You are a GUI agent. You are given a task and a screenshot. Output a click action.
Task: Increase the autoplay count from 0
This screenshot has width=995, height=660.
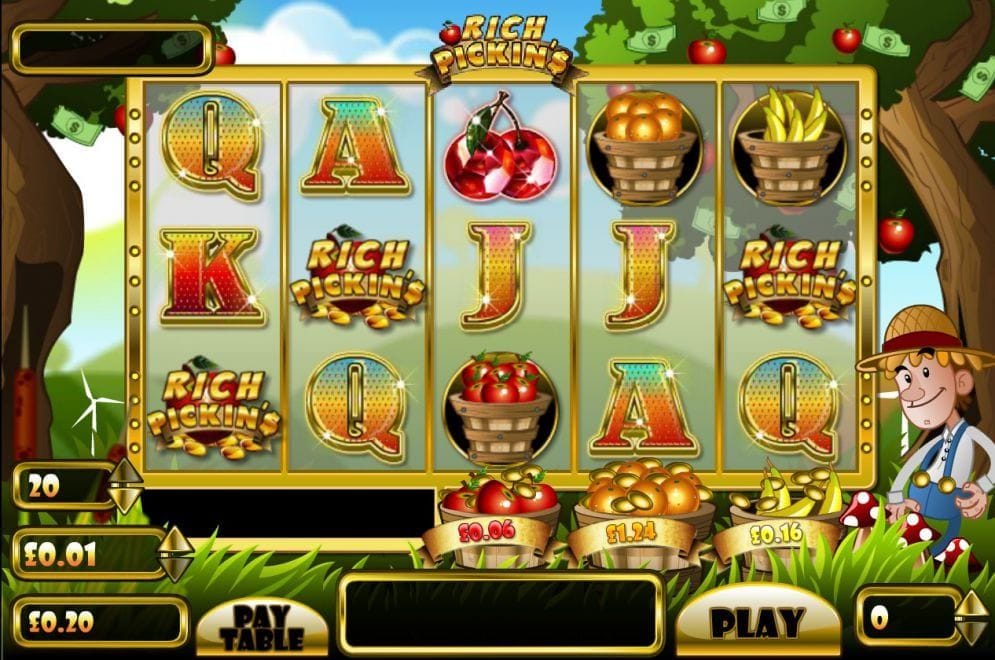tap(972, 603)
